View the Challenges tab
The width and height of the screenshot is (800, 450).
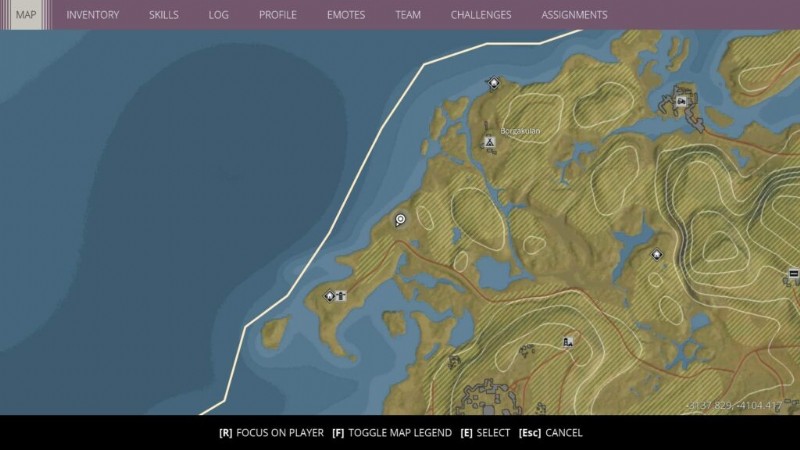[x=480, y=15]
